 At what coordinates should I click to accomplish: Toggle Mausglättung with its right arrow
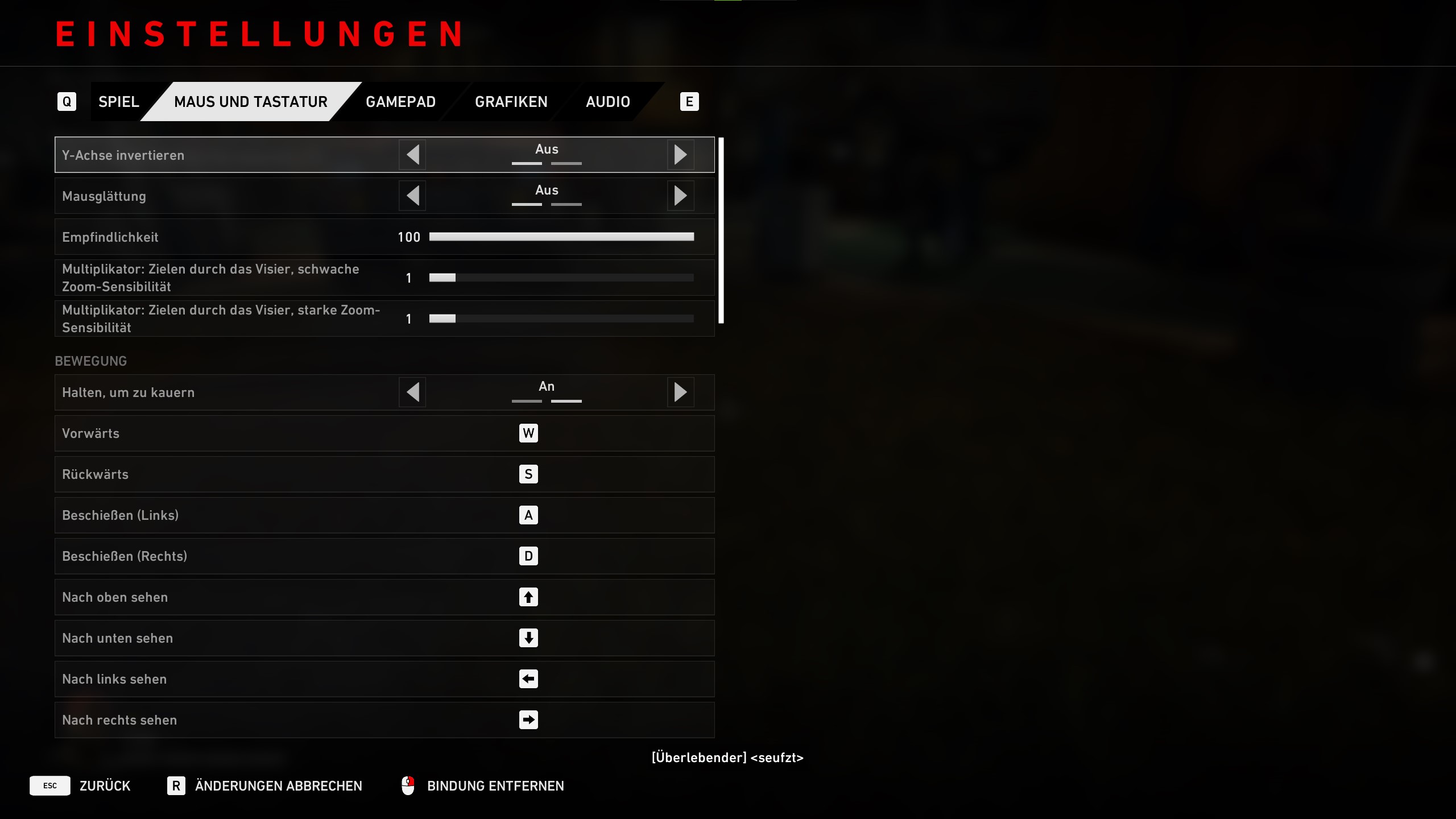click(x=680, y=196)
